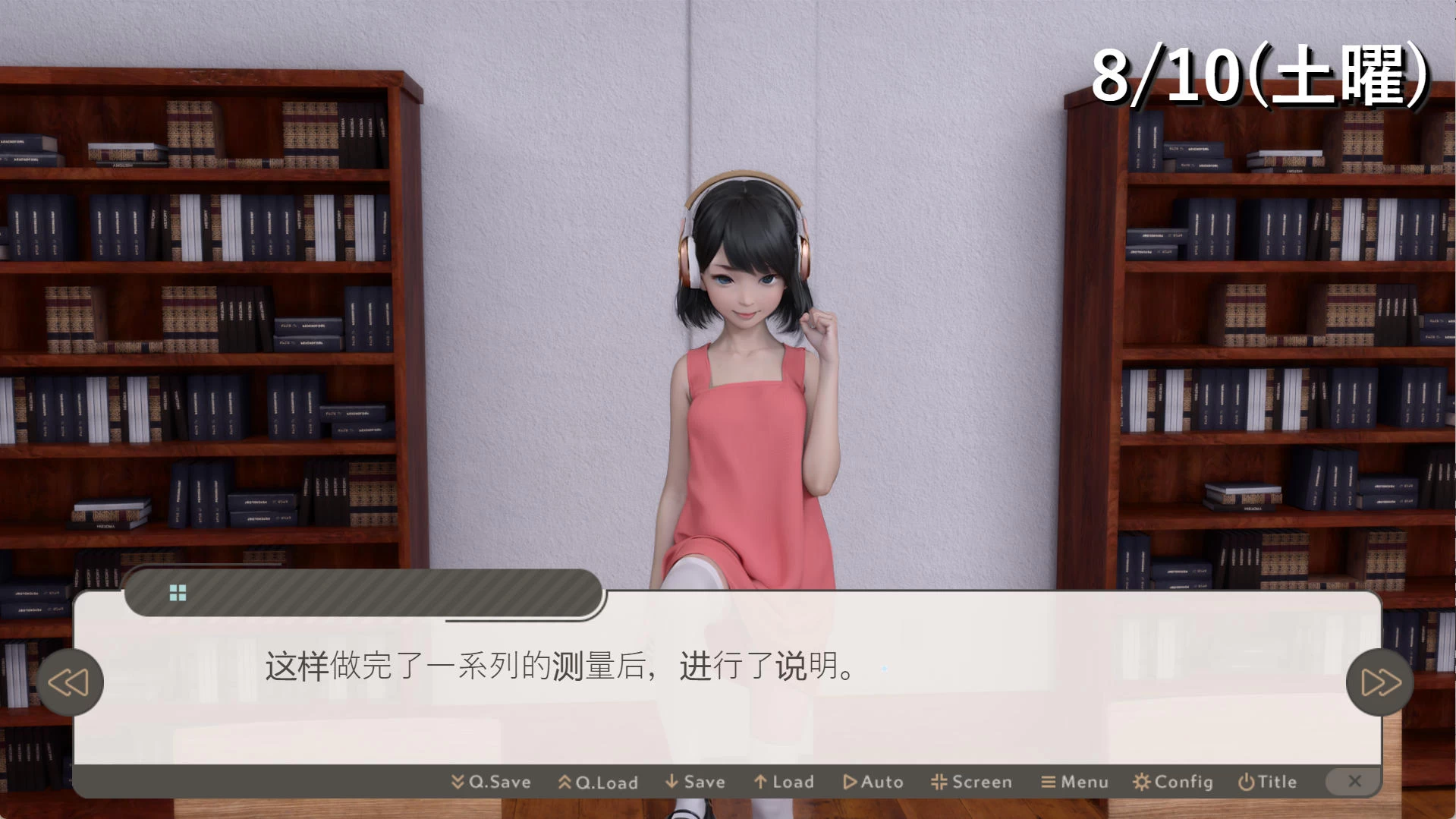Open the Load menu
This screenshot has width=1456, height=819.
784,782
